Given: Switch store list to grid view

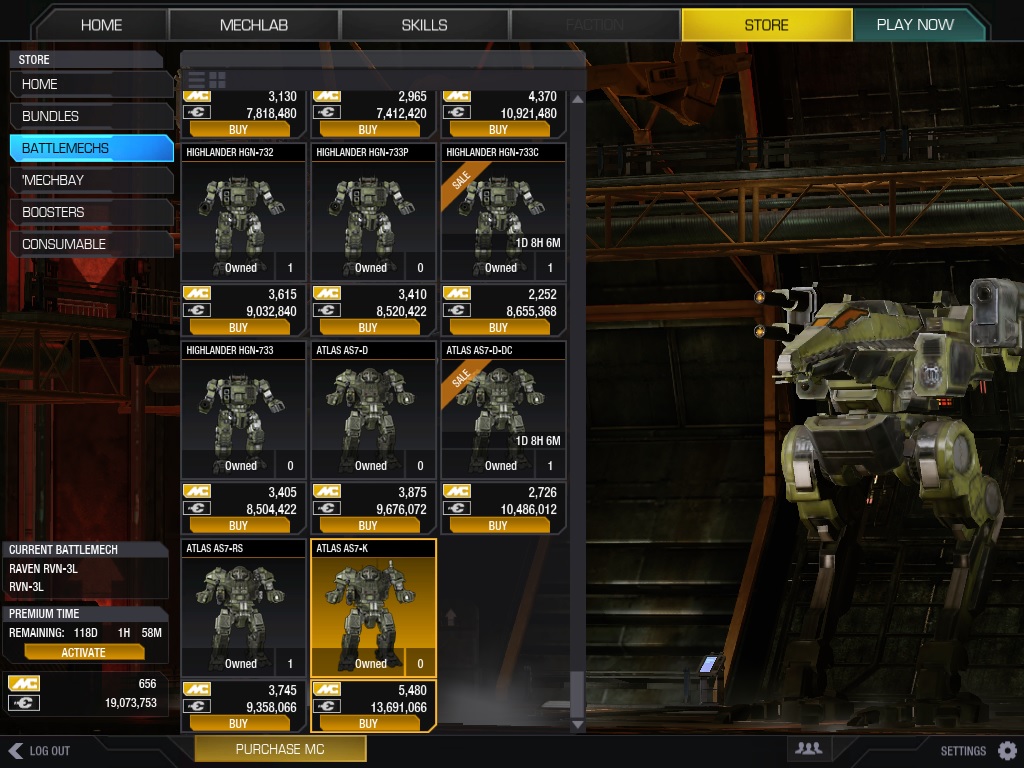Looking at the screenshot, I should pyautogui.click(x=217, y=79).
